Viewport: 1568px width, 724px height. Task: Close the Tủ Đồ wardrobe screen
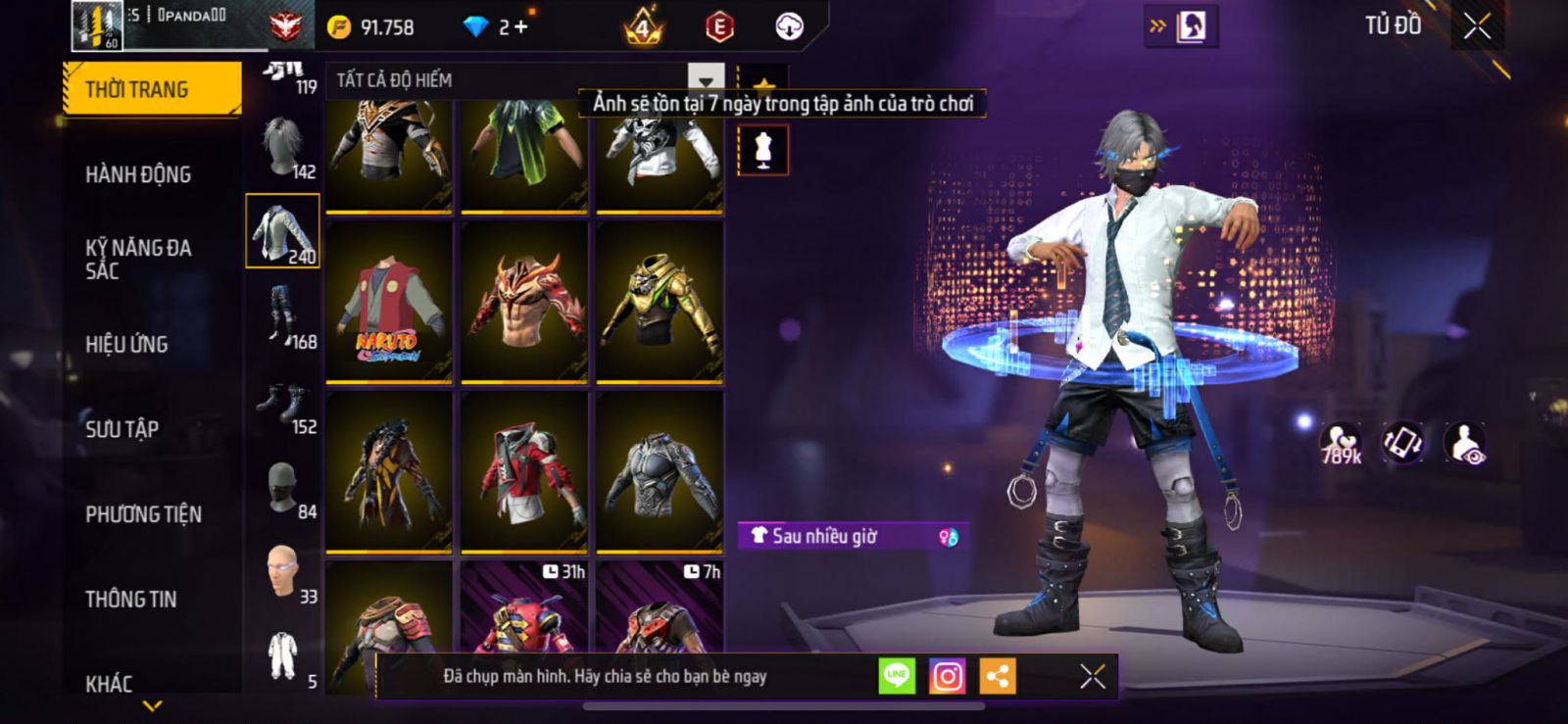pos(1477,26)
